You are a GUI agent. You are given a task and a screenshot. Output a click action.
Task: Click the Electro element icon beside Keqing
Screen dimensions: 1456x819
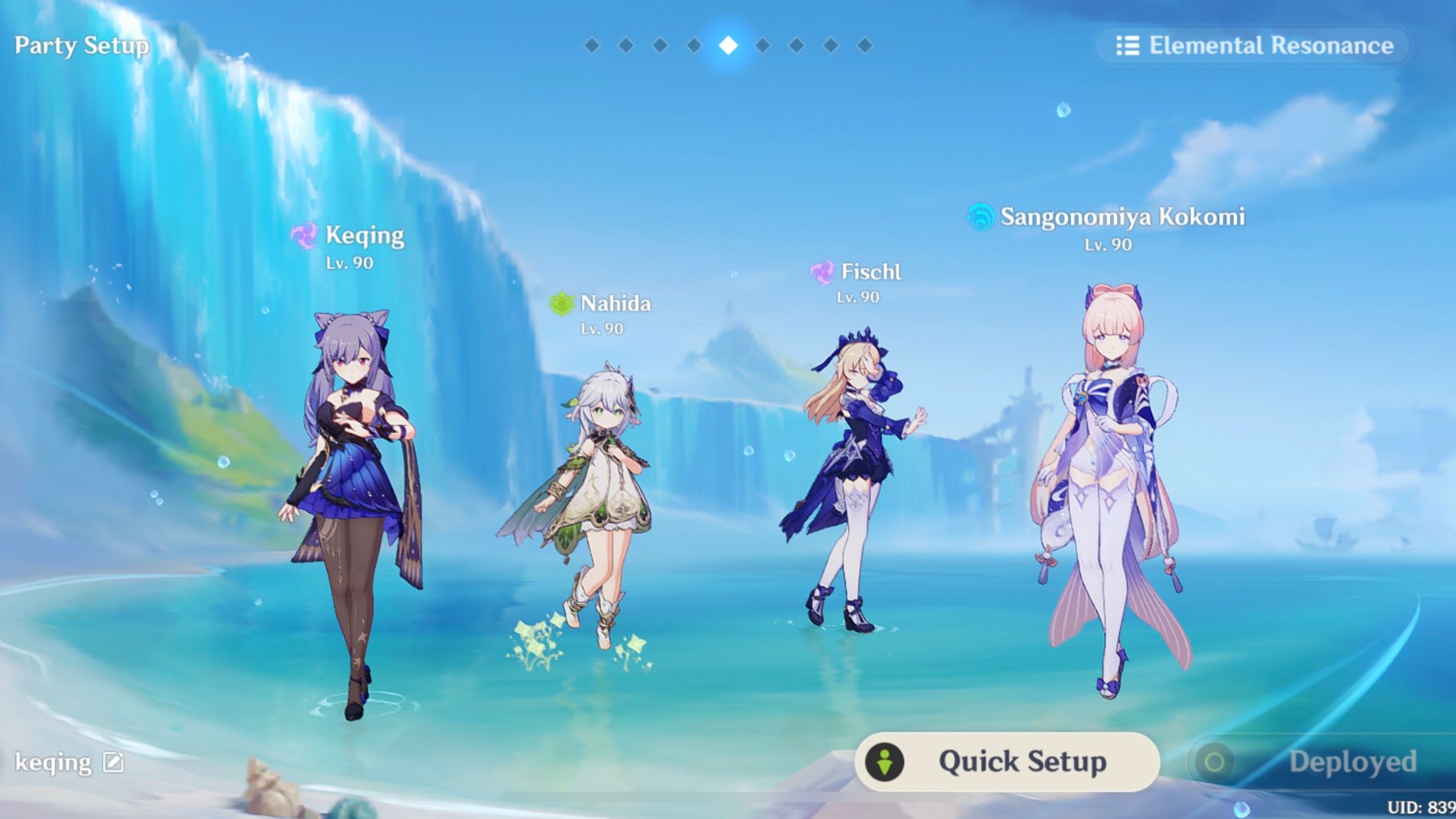tap(306, 237)
